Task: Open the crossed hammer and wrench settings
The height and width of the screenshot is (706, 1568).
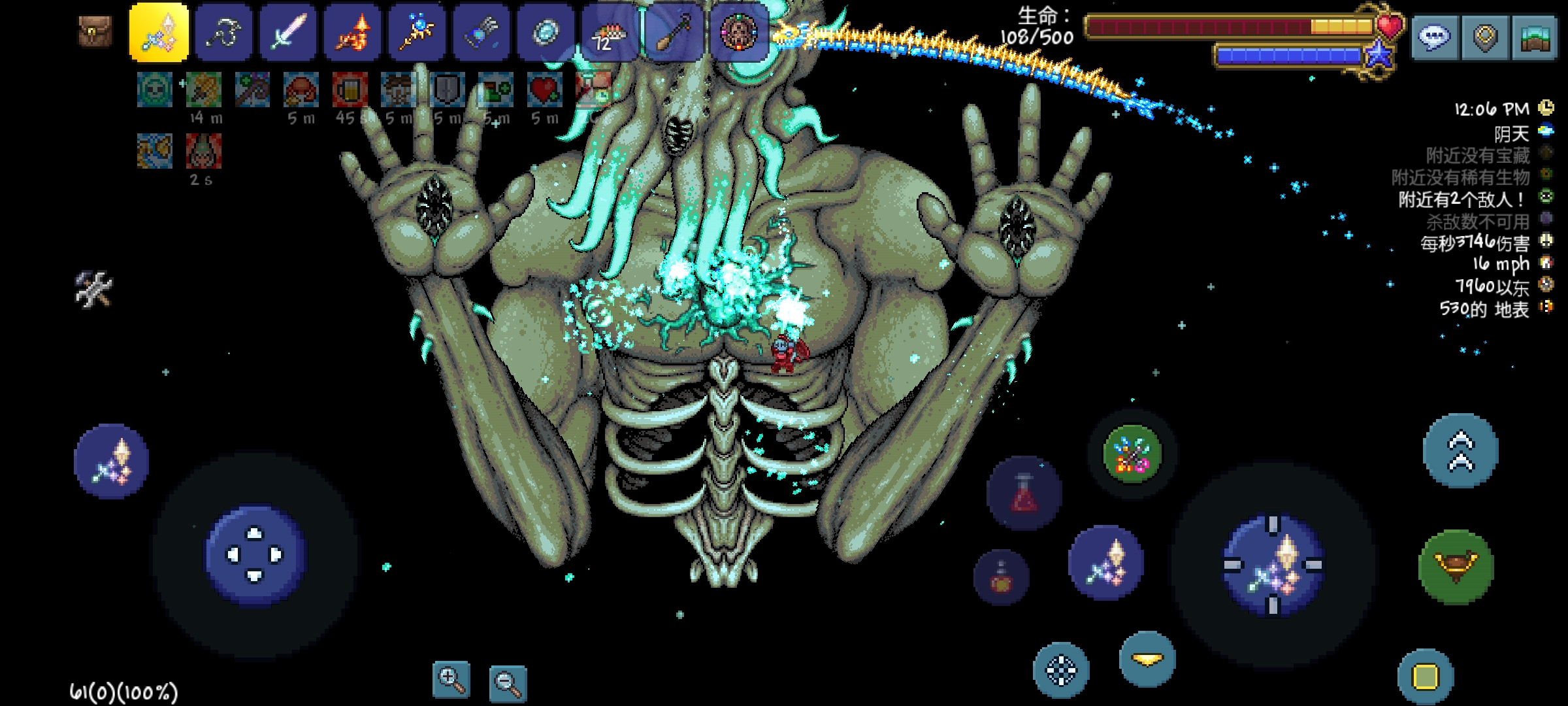Action: tap(94, 288)
